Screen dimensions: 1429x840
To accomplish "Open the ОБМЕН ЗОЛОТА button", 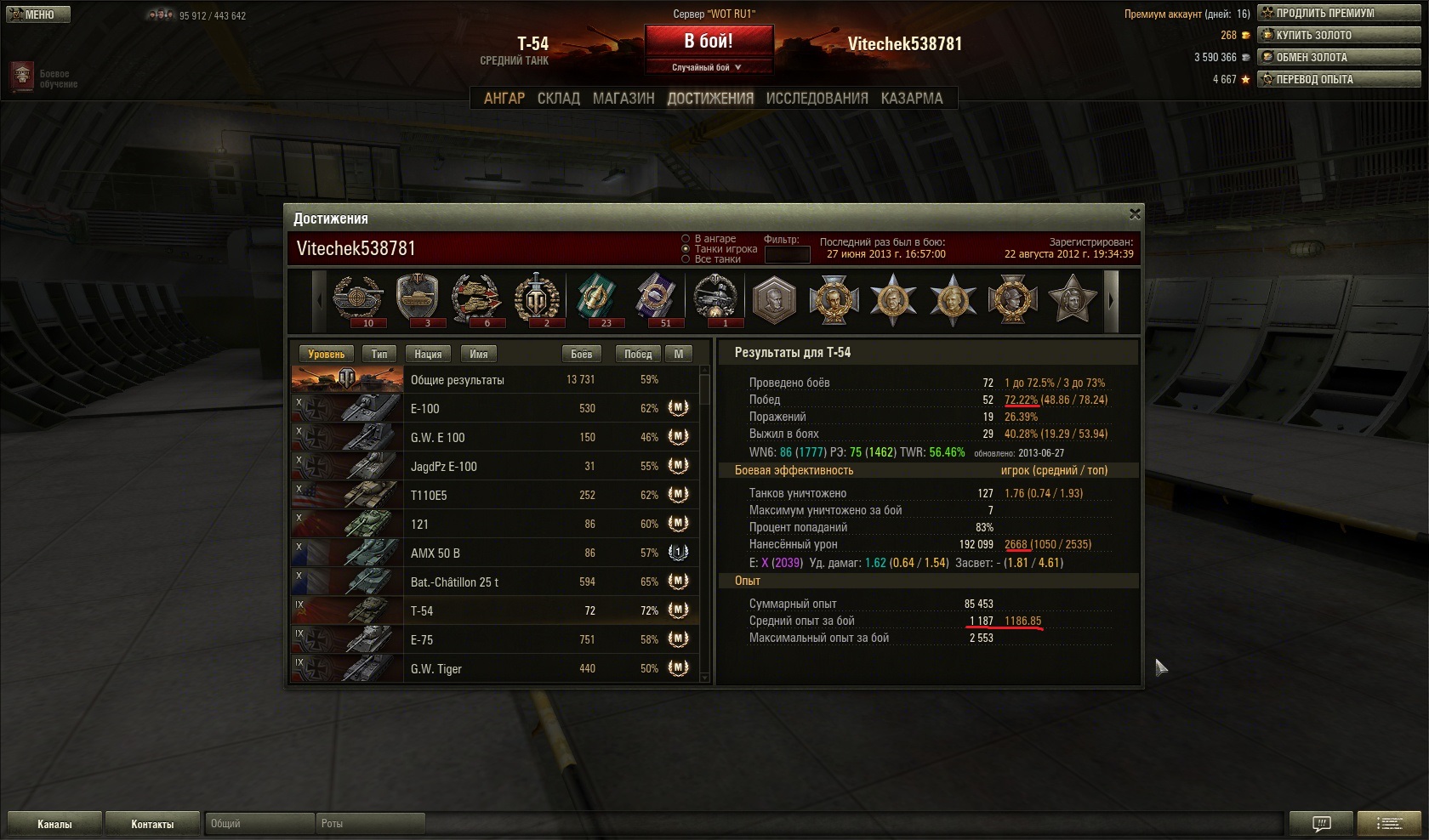I will 1339,57.
